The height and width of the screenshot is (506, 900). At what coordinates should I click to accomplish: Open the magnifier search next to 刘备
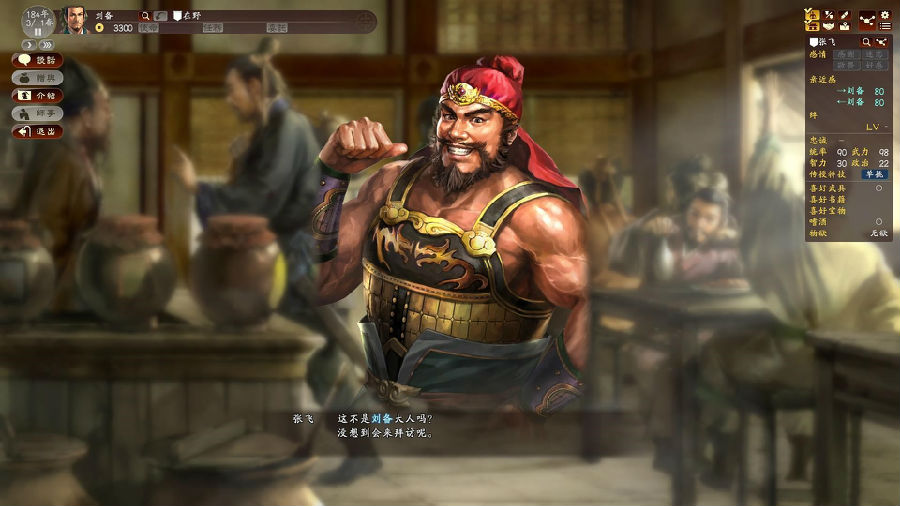click(x=146, y=16)
